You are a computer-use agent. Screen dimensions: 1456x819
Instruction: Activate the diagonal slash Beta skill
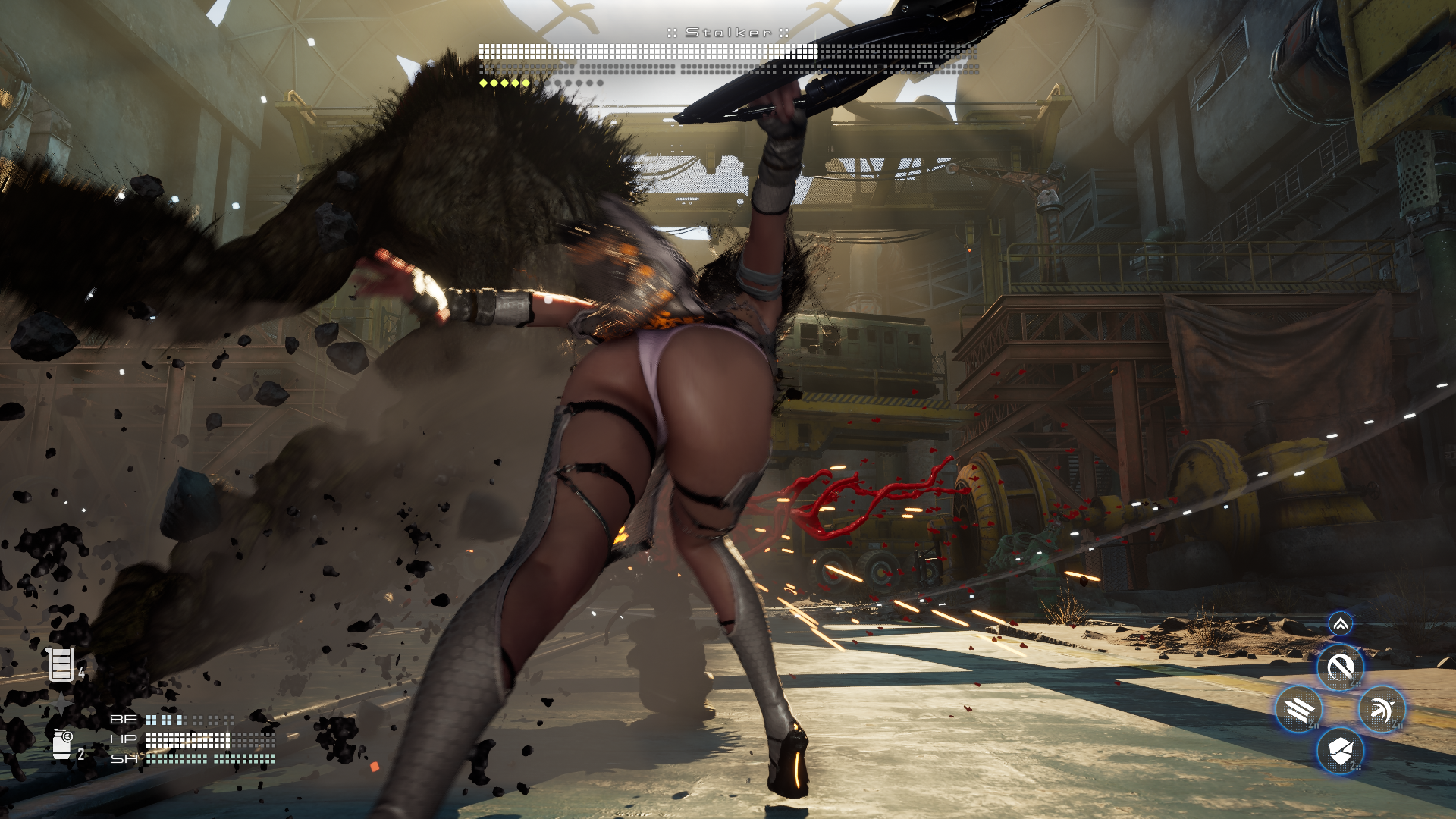[x=1341, y=668]
